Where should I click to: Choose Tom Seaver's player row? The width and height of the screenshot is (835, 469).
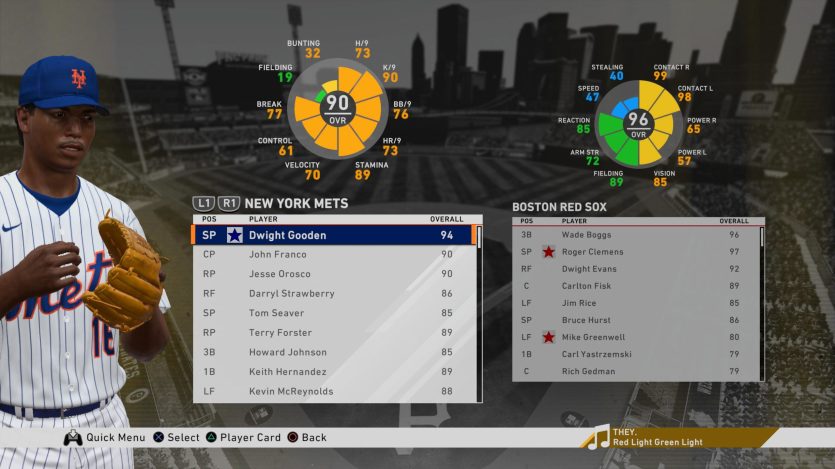pyautogui.click(x=330, y=313)
